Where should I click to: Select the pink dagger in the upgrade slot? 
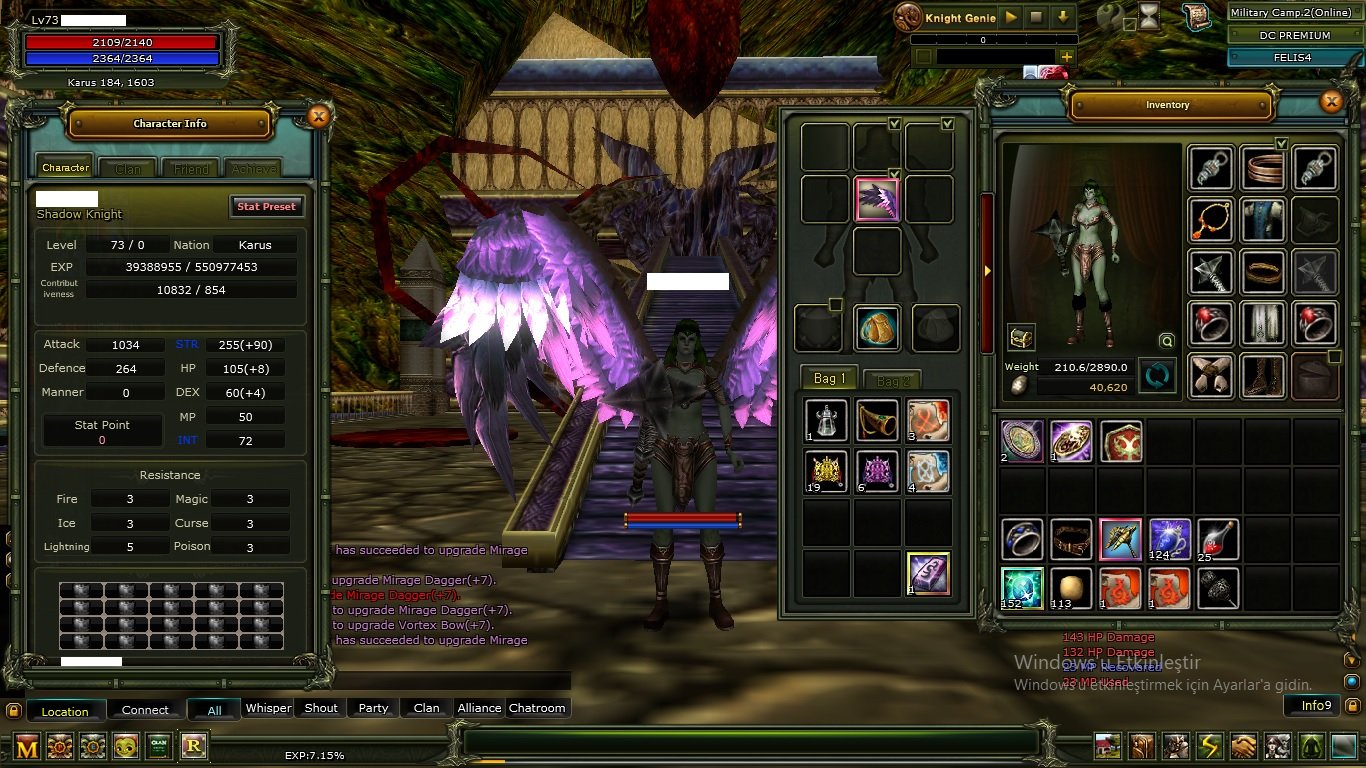(878, 200)
